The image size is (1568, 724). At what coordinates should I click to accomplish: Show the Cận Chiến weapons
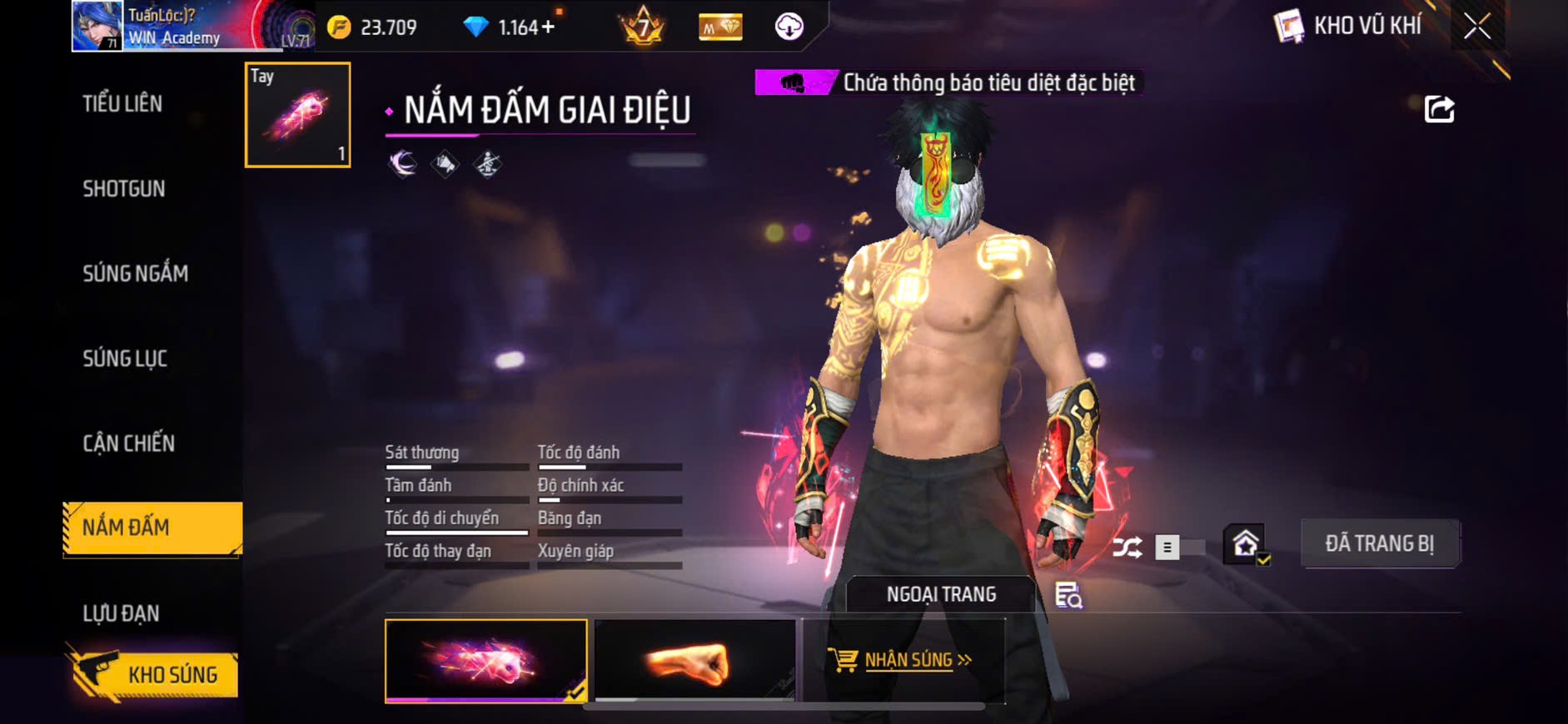(x=128, y=444)
